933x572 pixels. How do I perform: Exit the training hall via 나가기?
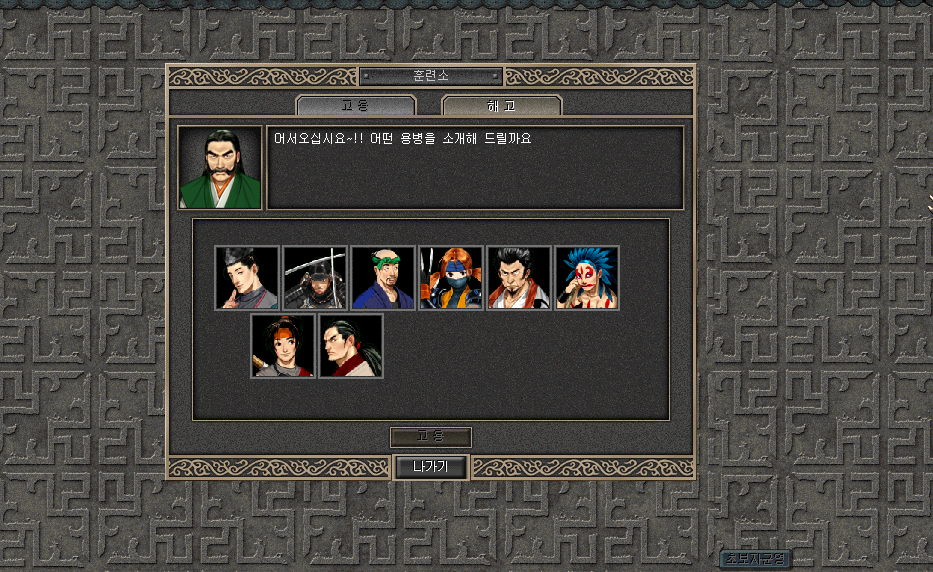430,466
